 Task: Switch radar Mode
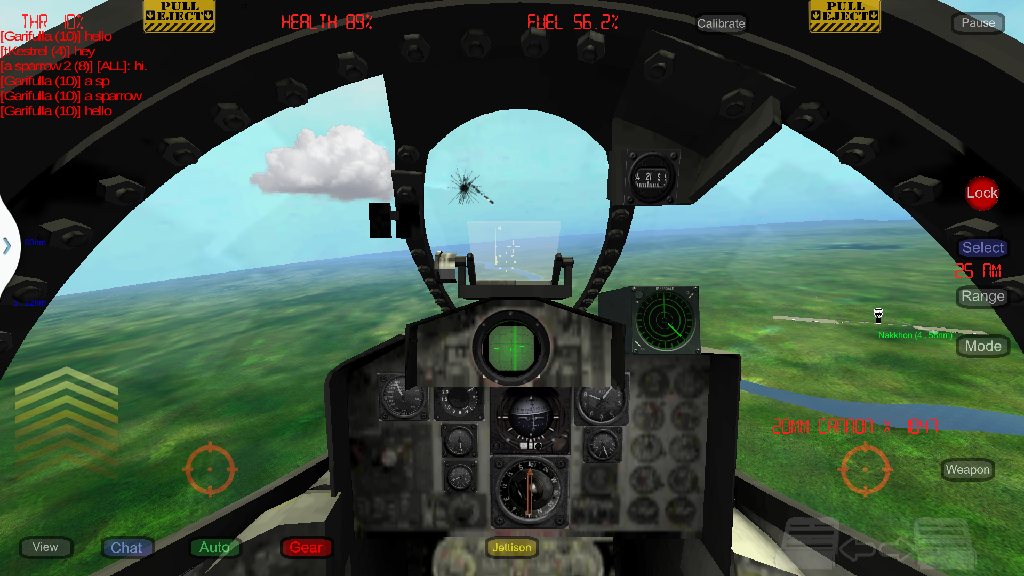983,346
